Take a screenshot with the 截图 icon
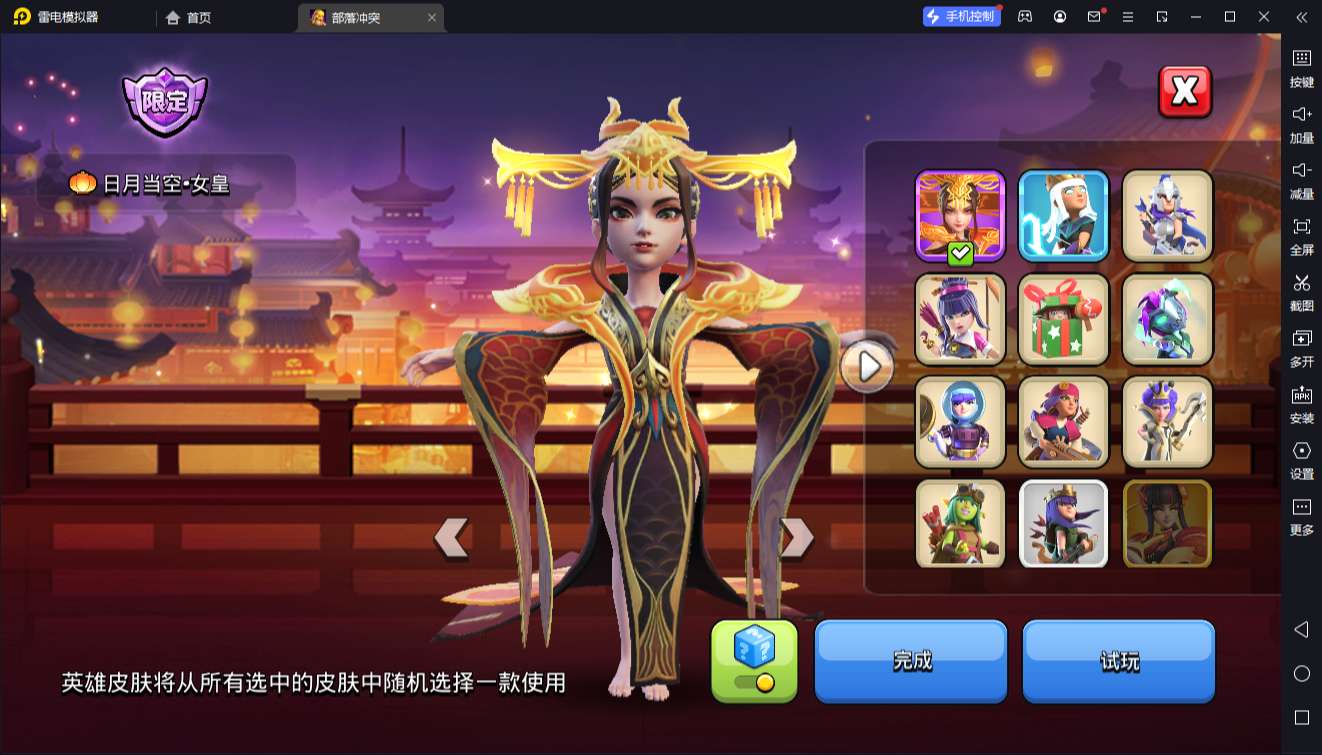The height and width of the screenshot is (755, 1322). [1300, 285]
